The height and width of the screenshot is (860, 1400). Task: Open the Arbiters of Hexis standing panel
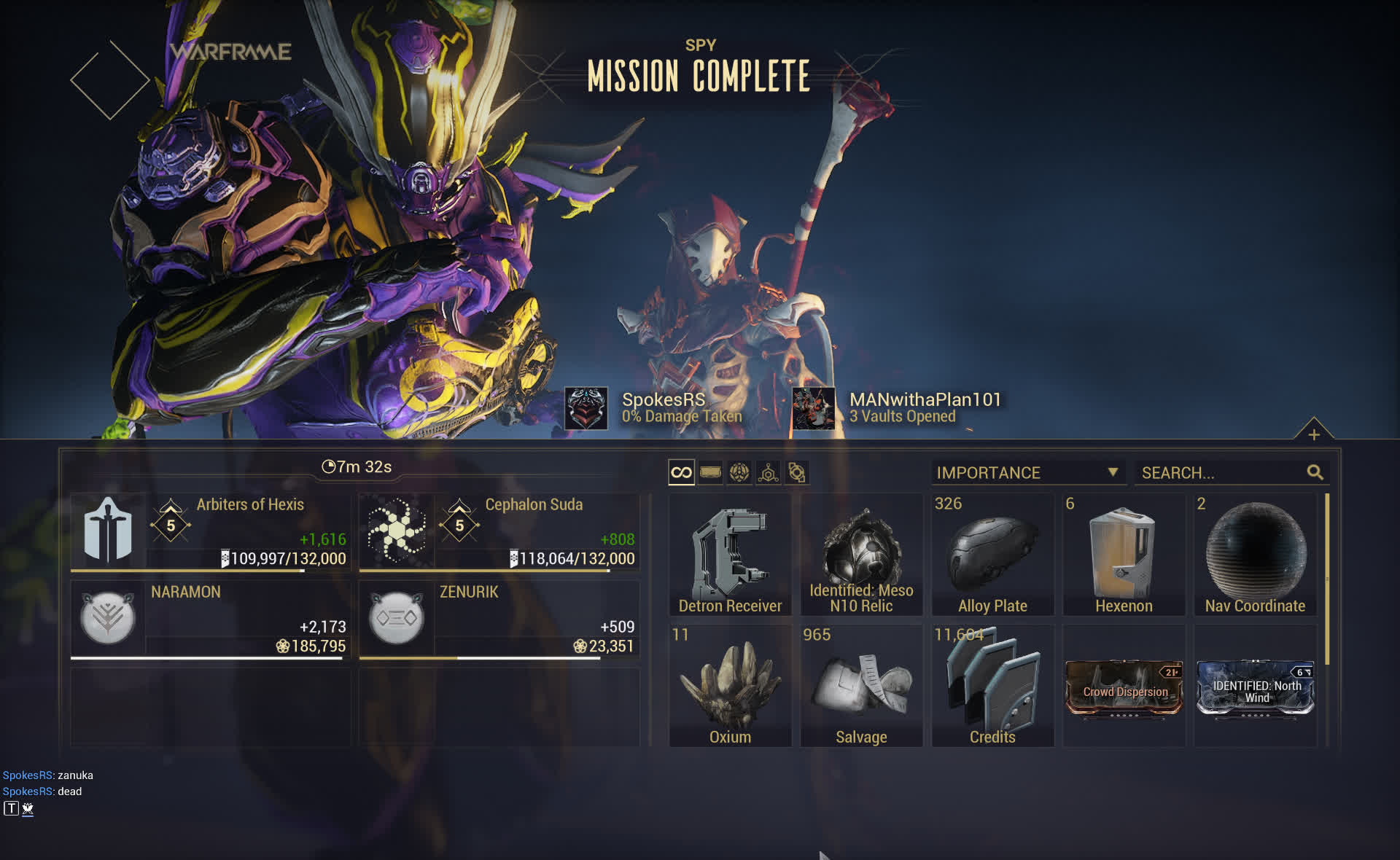pyautogui.click(x=211, y=533)
